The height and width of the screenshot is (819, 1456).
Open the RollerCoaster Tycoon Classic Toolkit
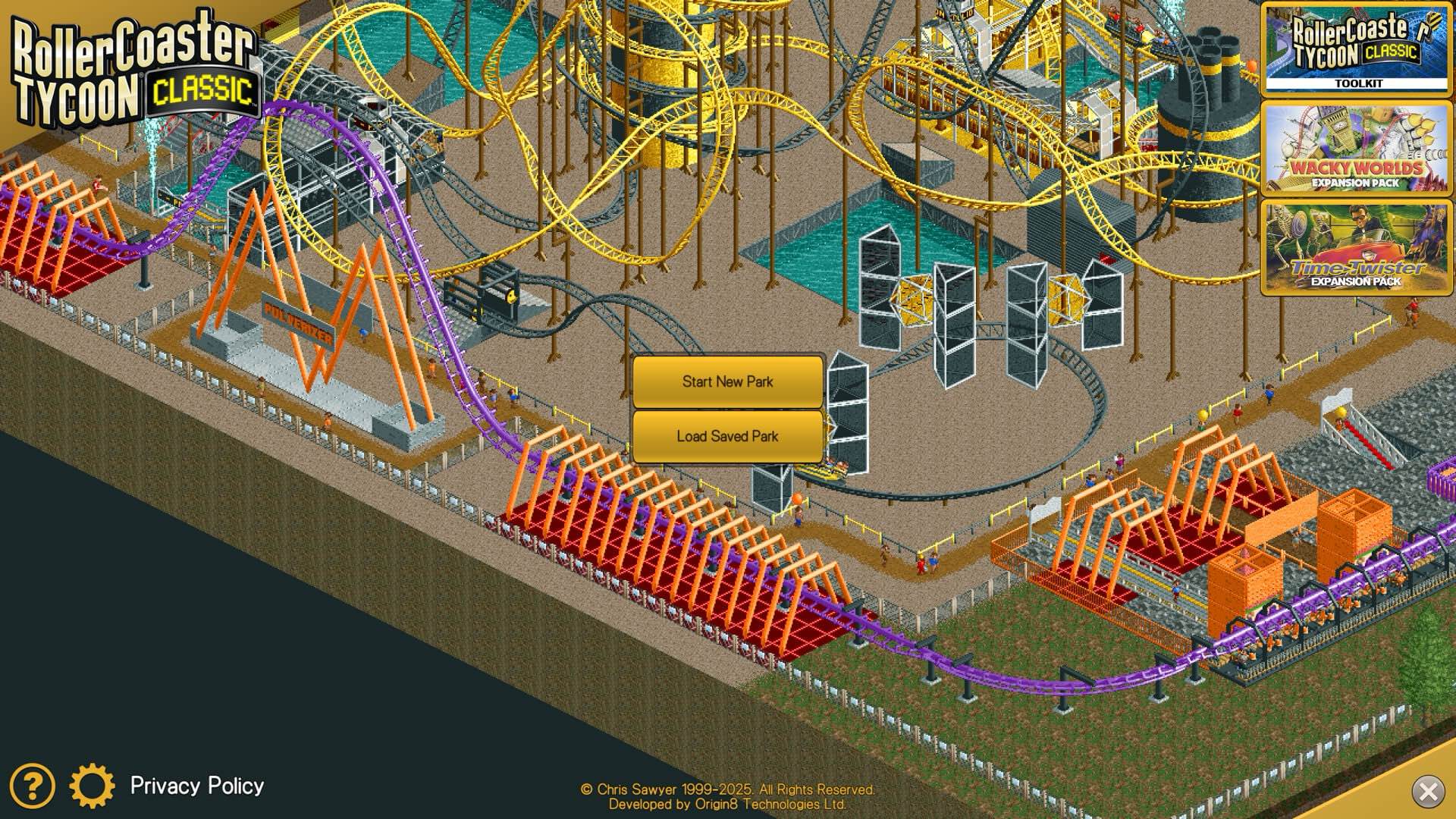[x=1358, y=49]
